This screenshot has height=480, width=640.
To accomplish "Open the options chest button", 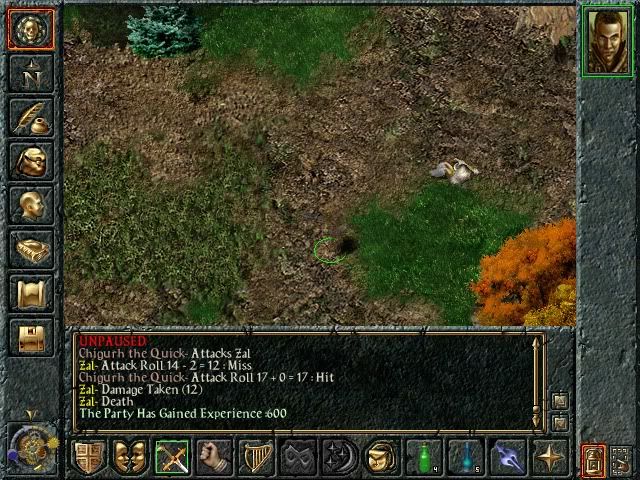I will [x=31, y=337].
